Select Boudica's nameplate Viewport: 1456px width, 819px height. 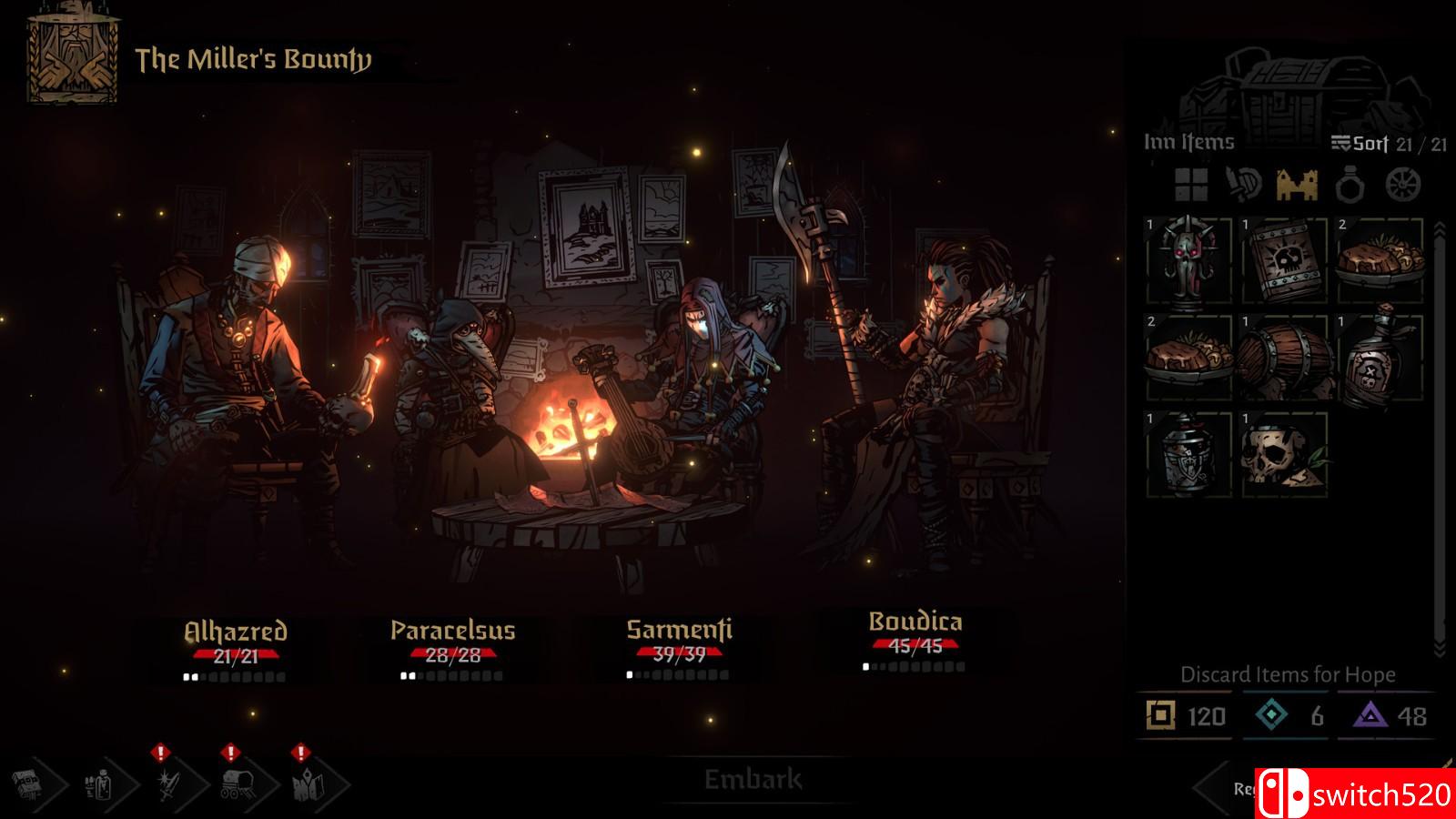pyautogui.click(x=915, y=622)
